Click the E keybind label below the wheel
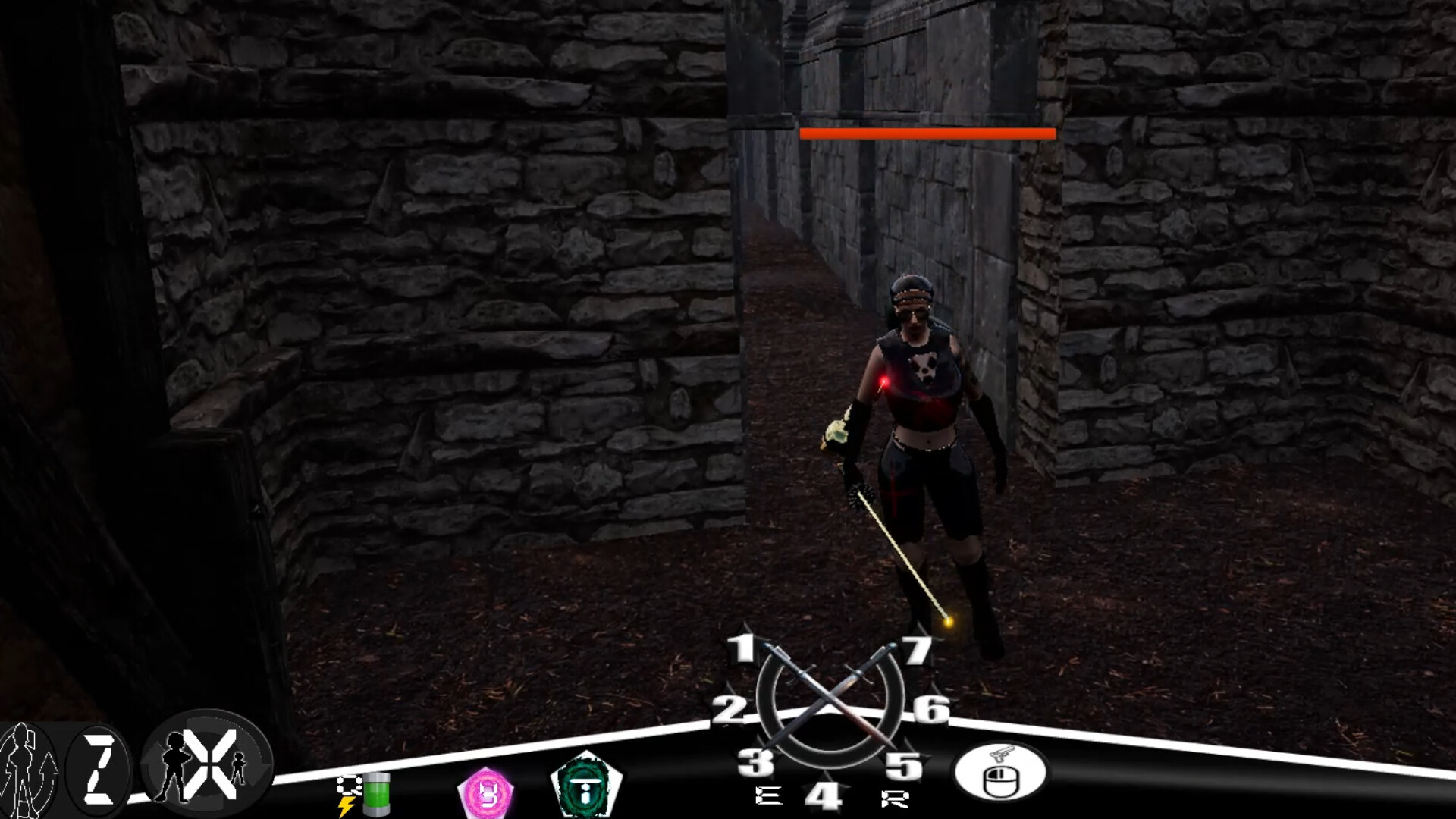 click(x=770, y=796)
